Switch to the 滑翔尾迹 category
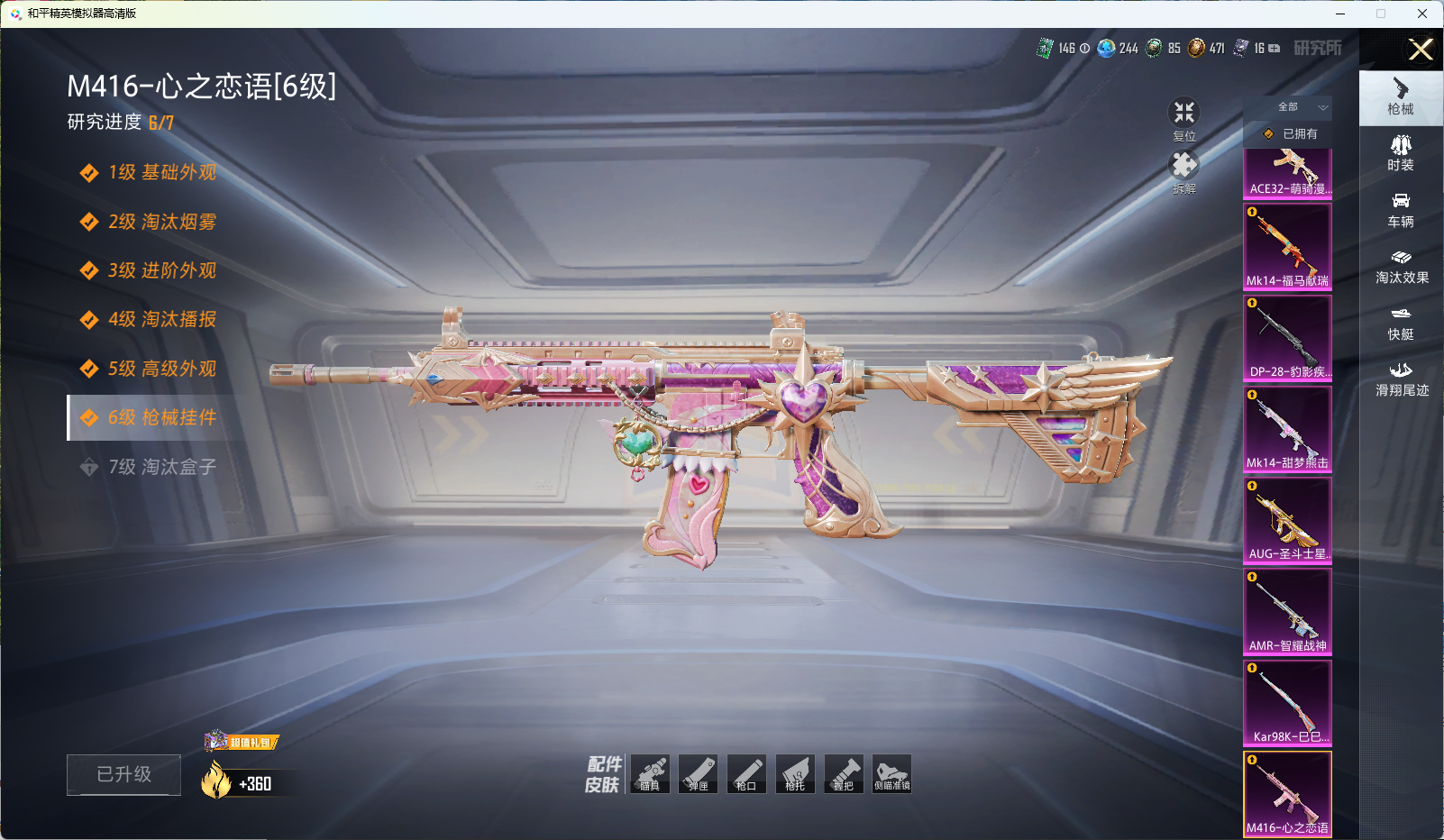The width and height of the screenshot is (1444, 840). click(x=1401, y=379)
